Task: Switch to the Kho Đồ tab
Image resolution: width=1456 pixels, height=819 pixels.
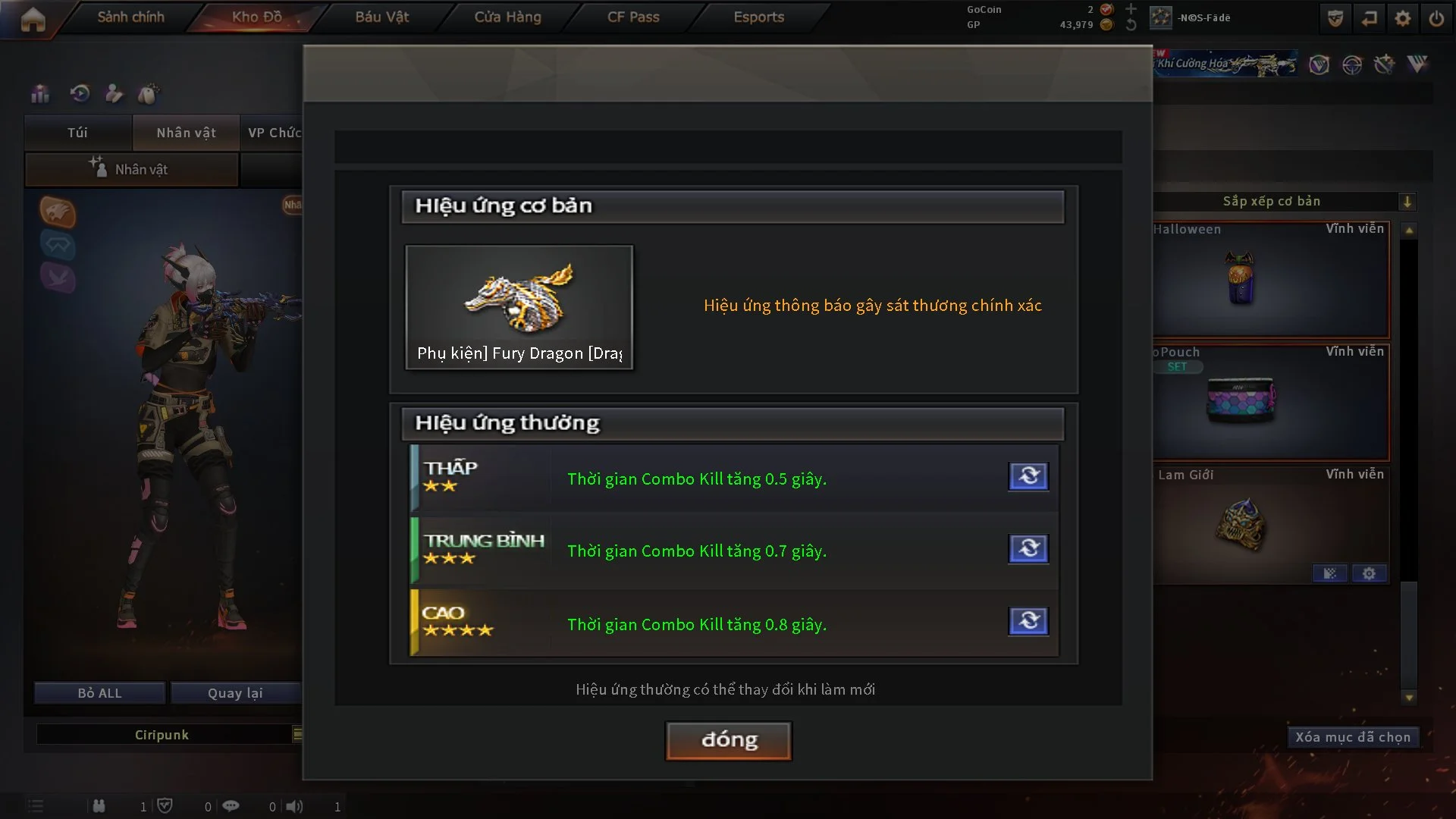Action: point(256,17)
